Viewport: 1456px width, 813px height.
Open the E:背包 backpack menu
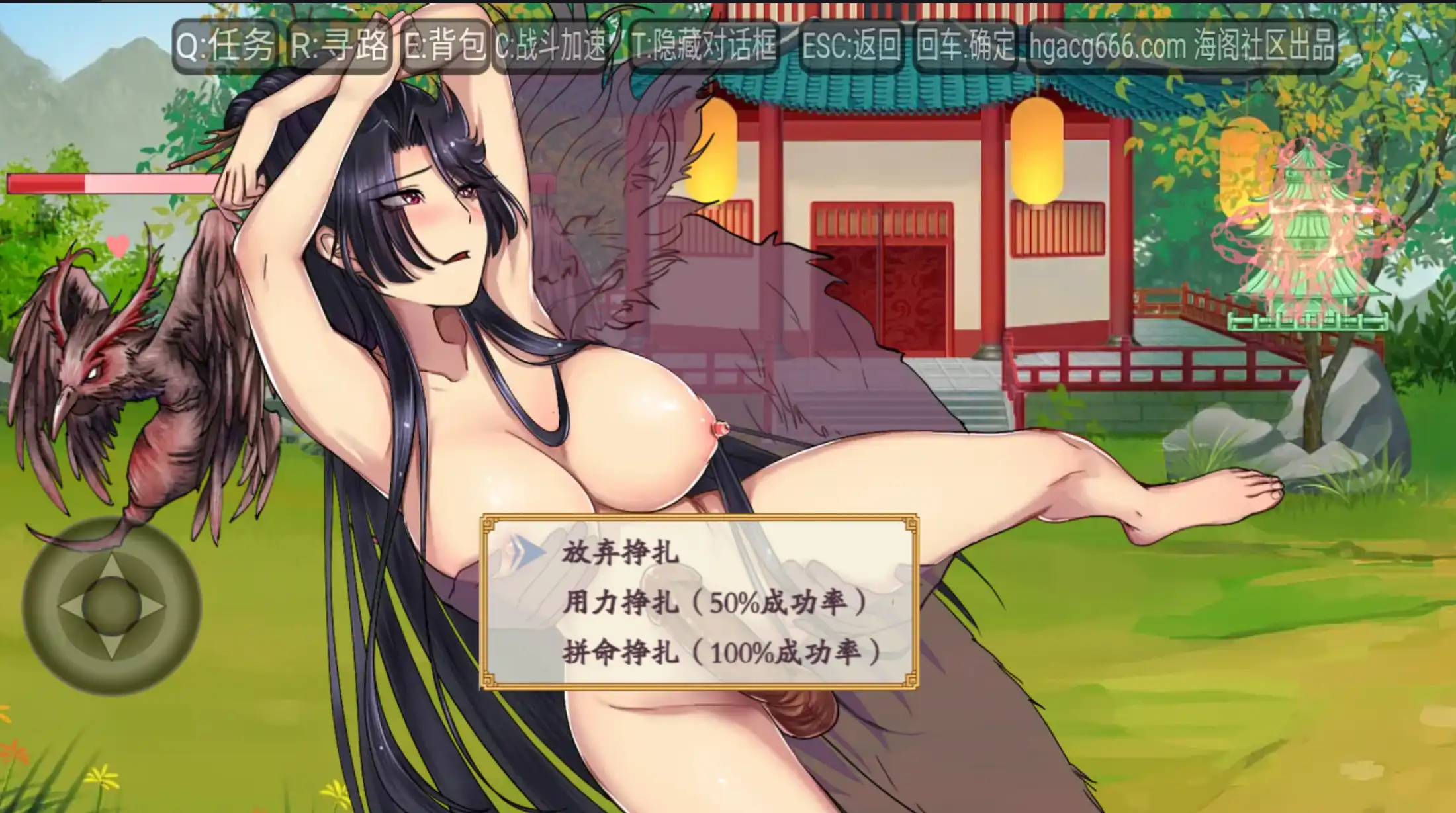(447, 45)
